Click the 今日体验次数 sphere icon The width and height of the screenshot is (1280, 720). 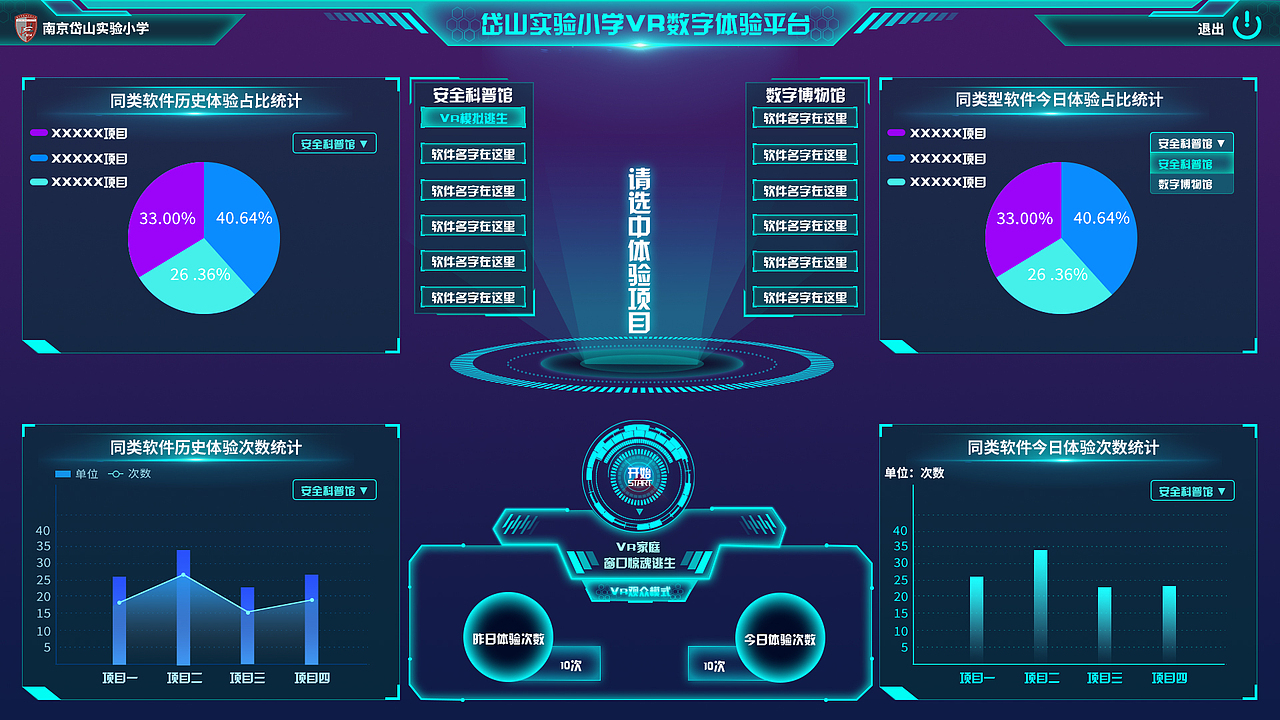pyautogui.click(x=778, y=636)
